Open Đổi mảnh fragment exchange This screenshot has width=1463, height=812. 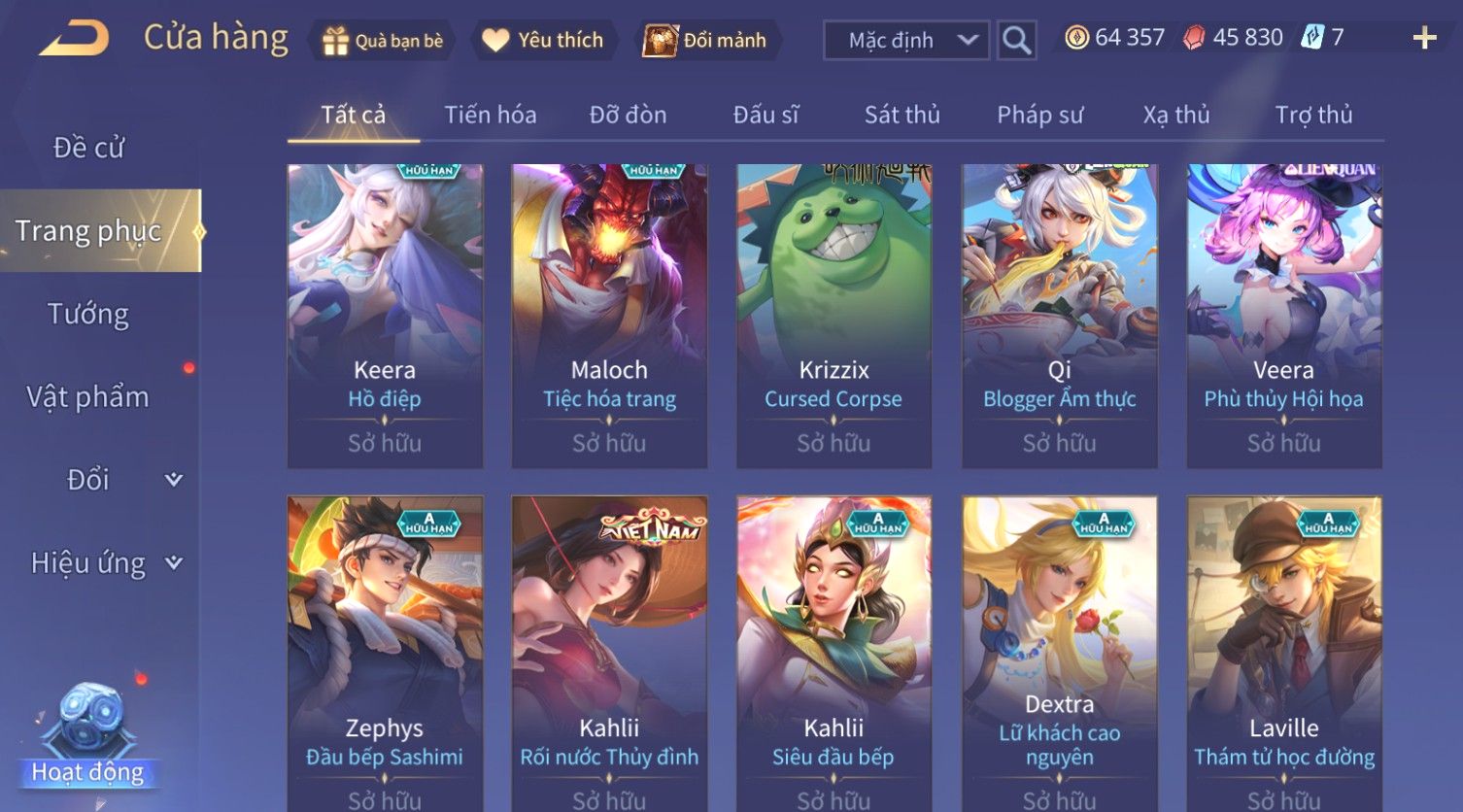point(706,41)
